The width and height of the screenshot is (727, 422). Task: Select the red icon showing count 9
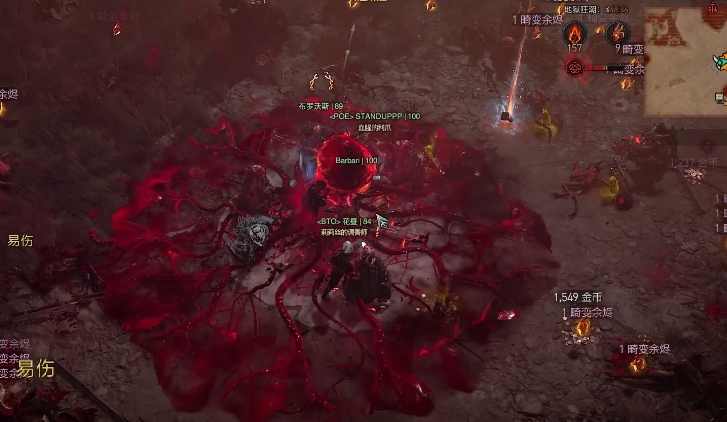[x=618, y=31]
